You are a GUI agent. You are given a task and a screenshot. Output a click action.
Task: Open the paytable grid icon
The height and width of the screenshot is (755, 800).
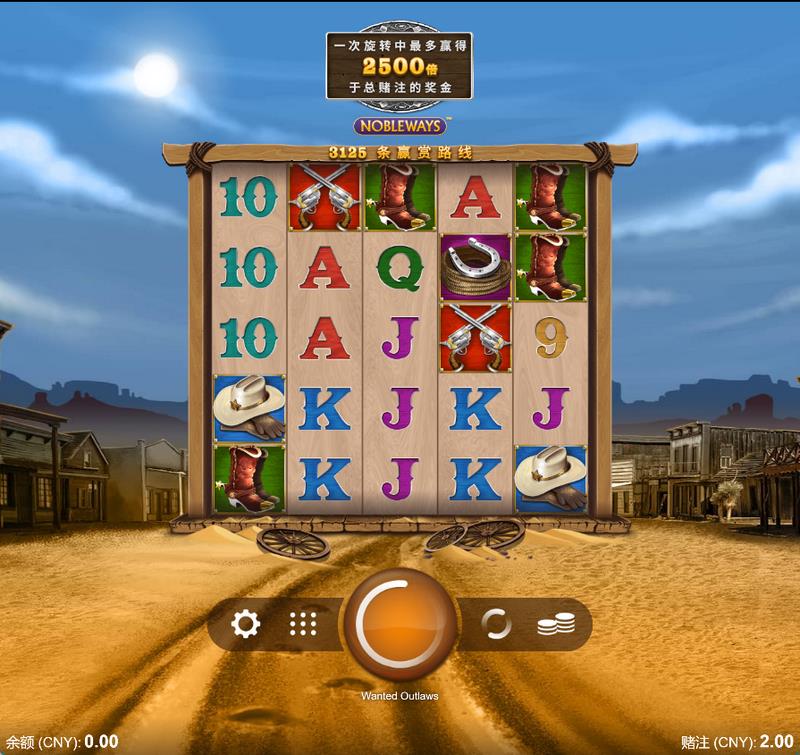303,625
